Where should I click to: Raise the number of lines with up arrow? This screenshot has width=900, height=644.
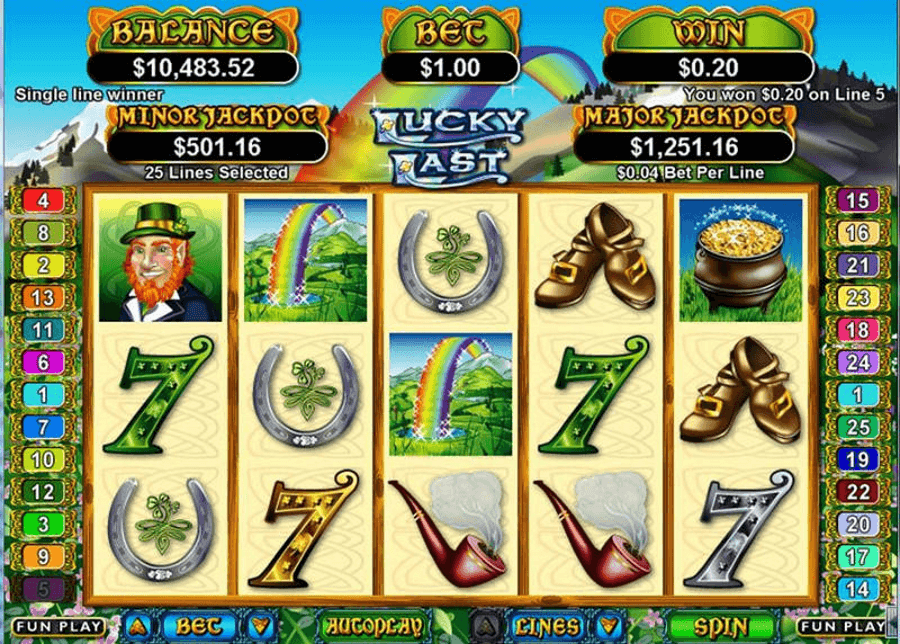click(x=487, y=626)
